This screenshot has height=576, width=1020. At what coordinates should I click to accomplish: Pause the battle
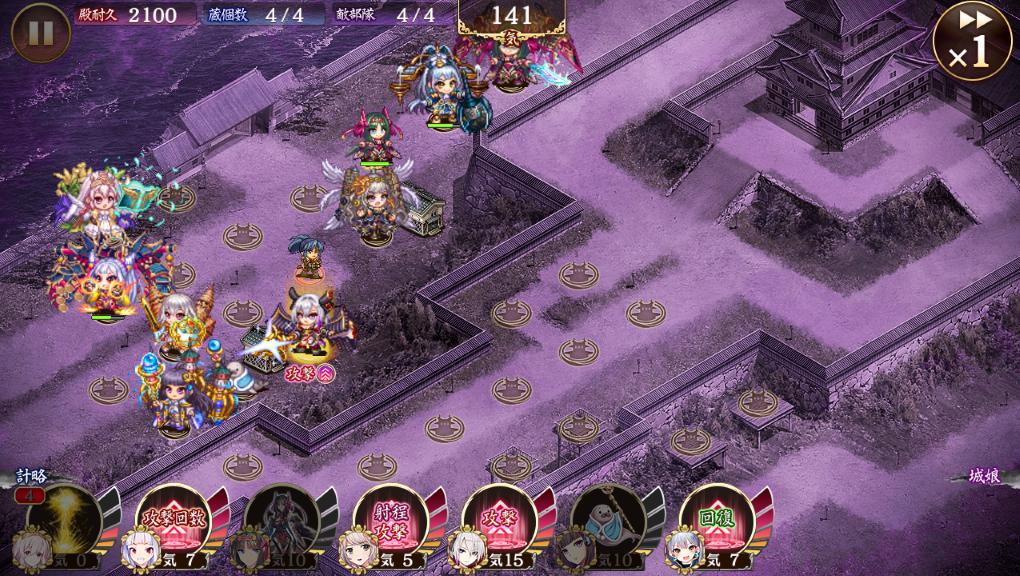(x=40, y=32)
